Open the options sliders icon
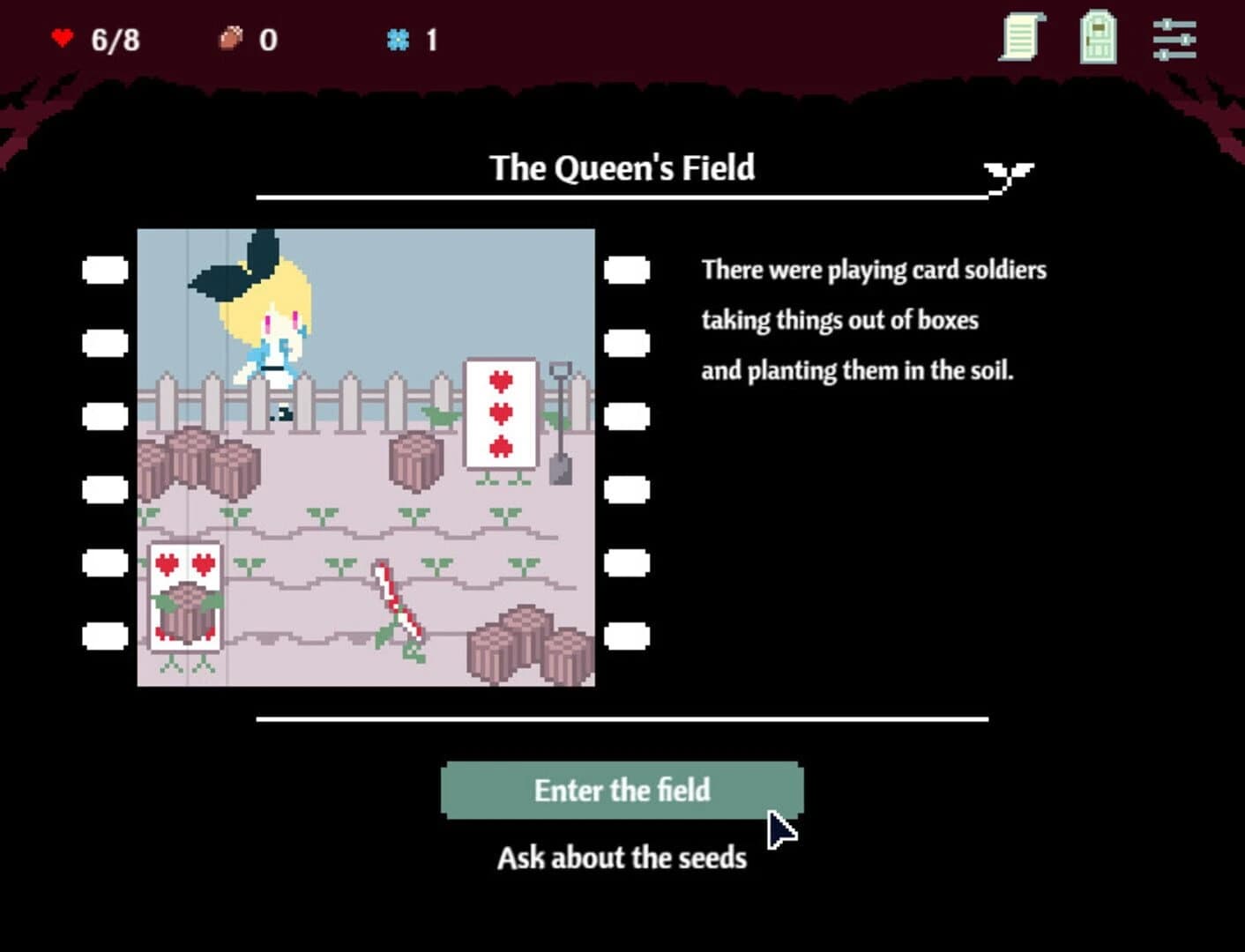The image size is (1245, 952). [x=1176, y=38]
